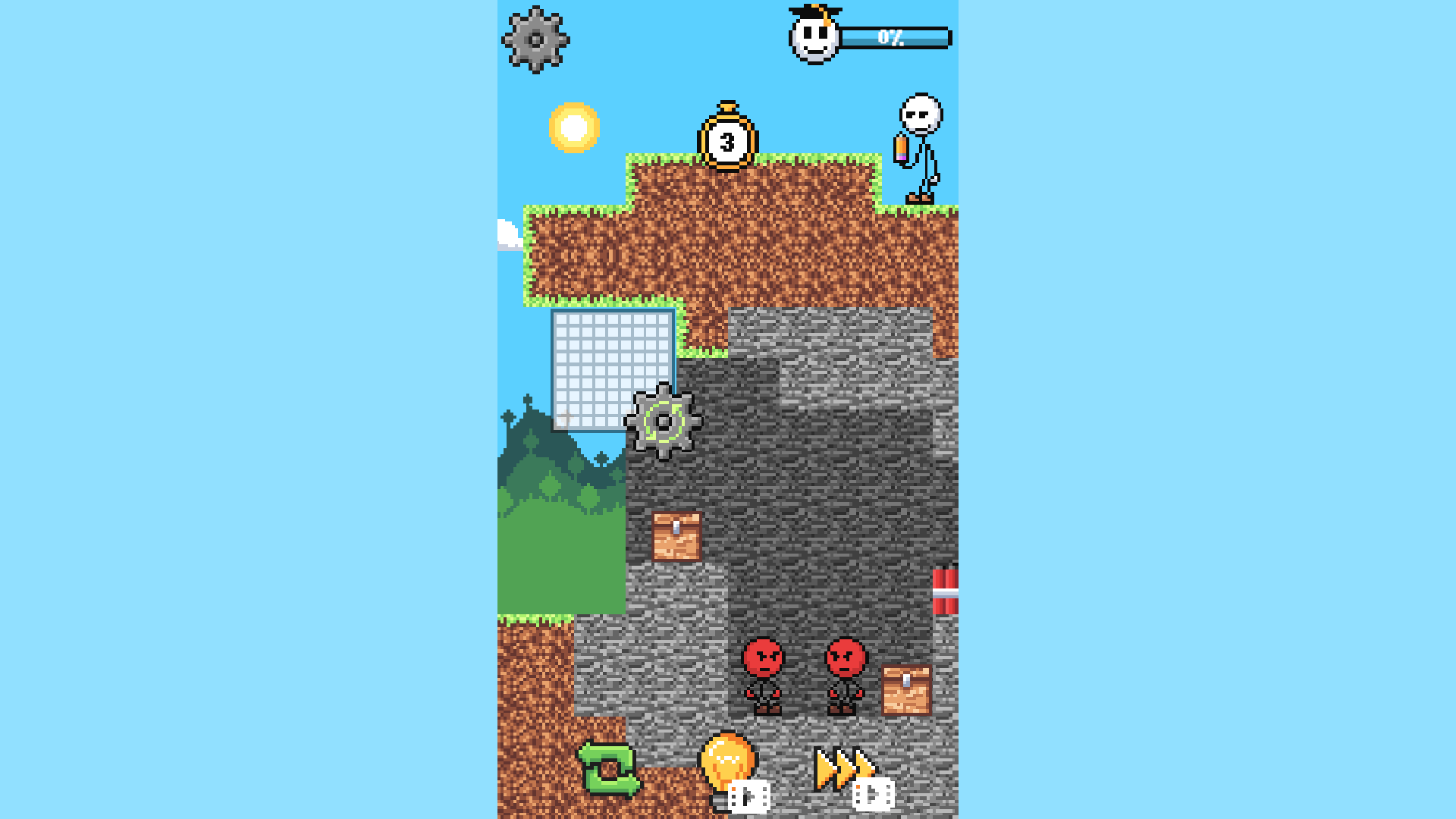The image size is (1456, 819).
Task: Tap the wooden crate near the gear
Action: click(x=676, y=537)
